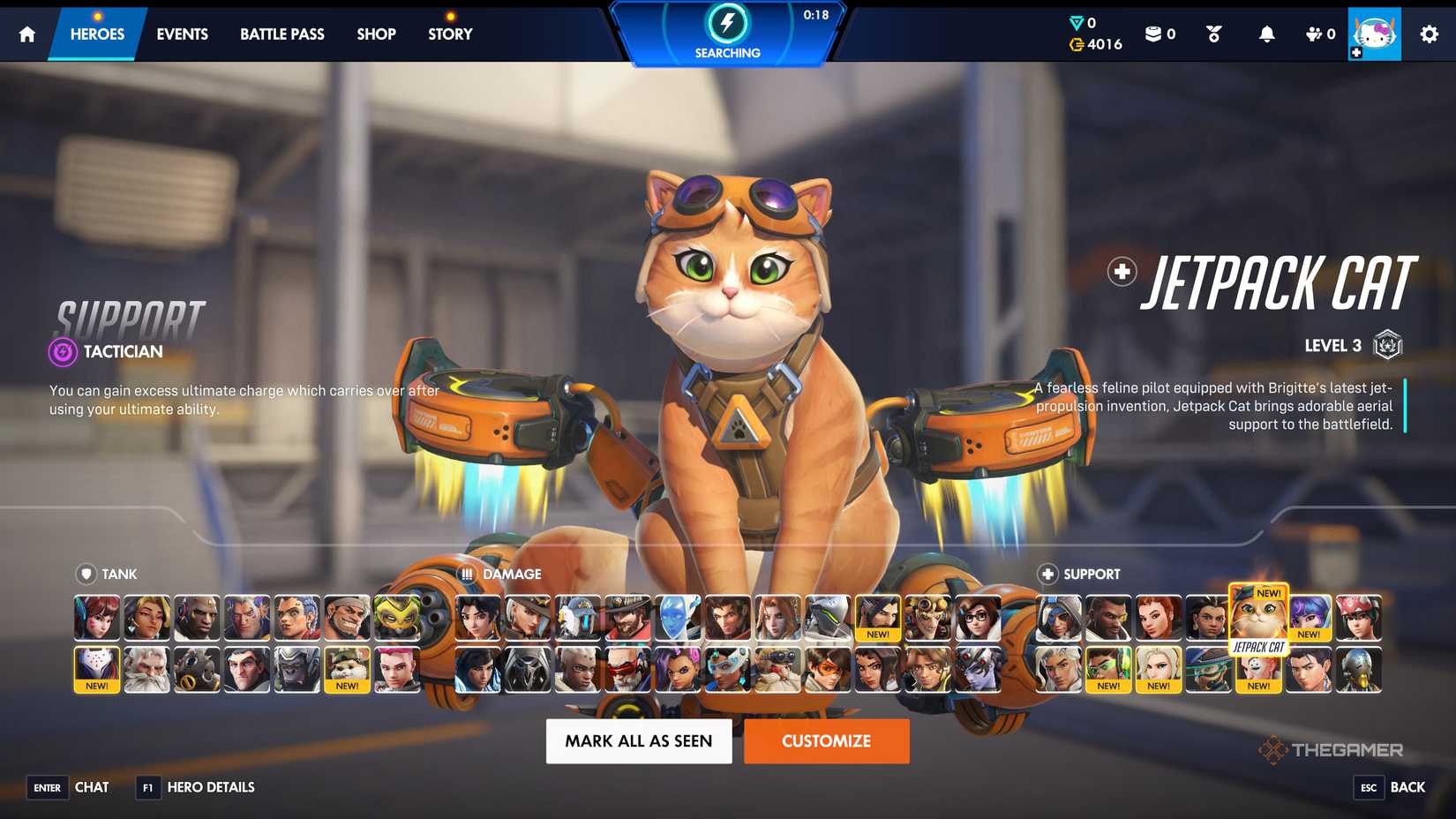
Task: Go to the SHOP tab
Action: pos(375,34)
